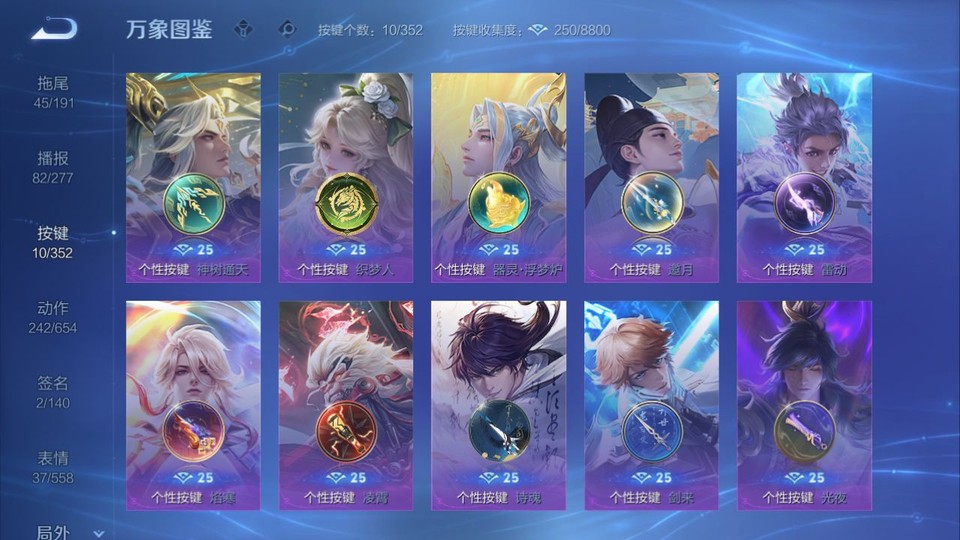The width and height of the screenshot is (960, 540).
Task: Select the 剑来 button skin card
Action: pos(651,405)
